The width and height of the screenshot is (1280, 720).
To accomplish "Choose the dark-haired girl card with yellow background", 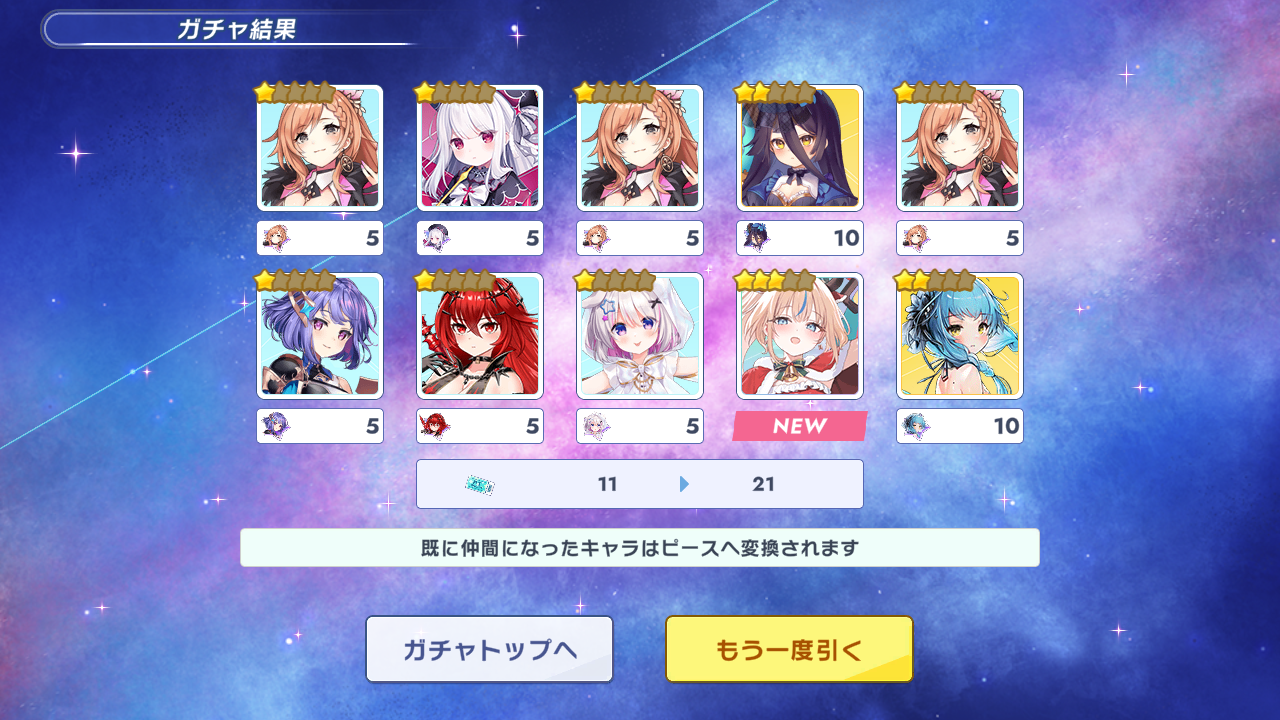I will pyautogui.click(x=800, y=148).
